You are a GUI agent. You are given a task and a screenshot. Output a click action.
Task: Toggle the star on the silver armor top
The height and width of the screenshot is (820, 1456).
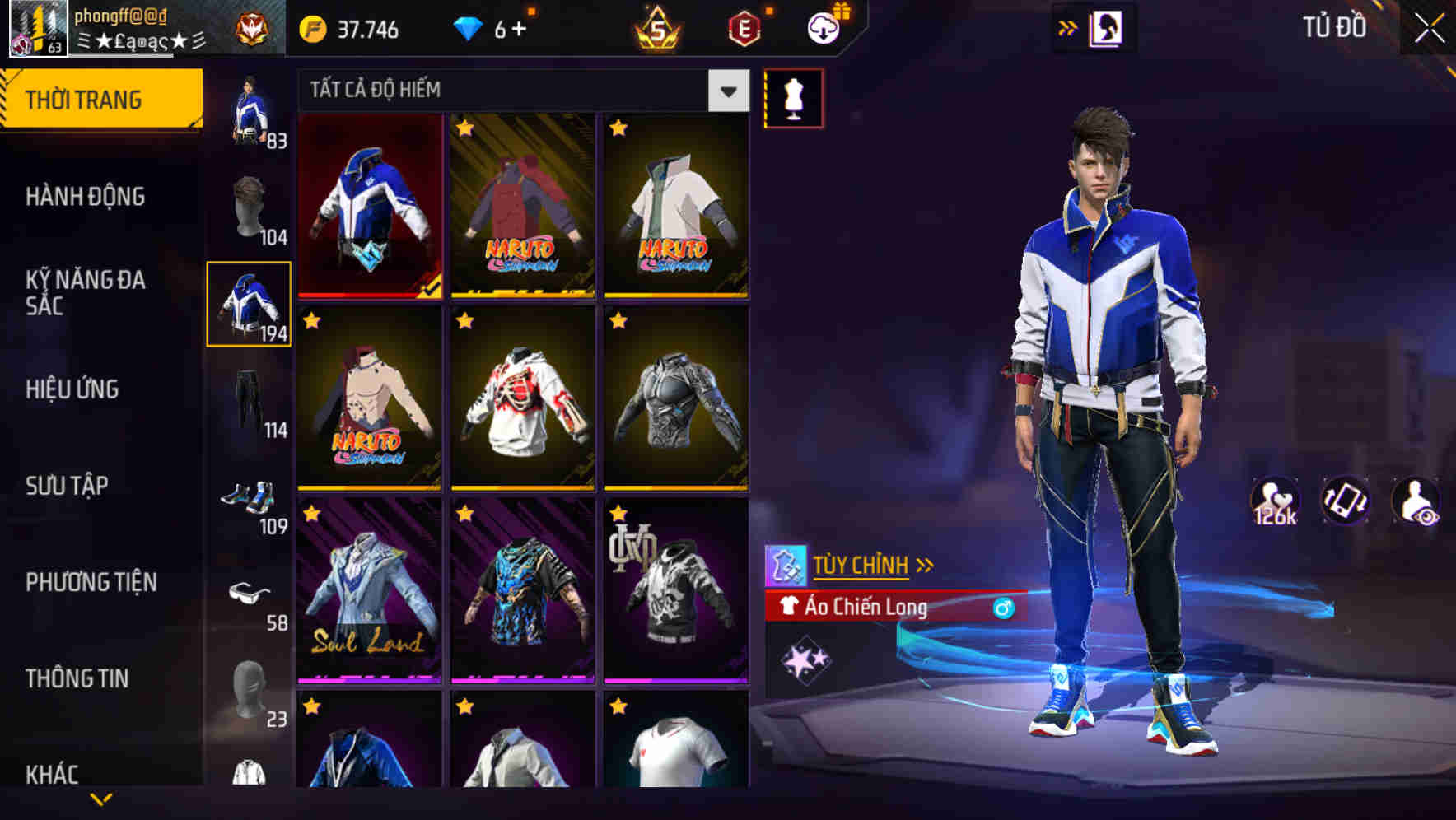coord(618,319)
